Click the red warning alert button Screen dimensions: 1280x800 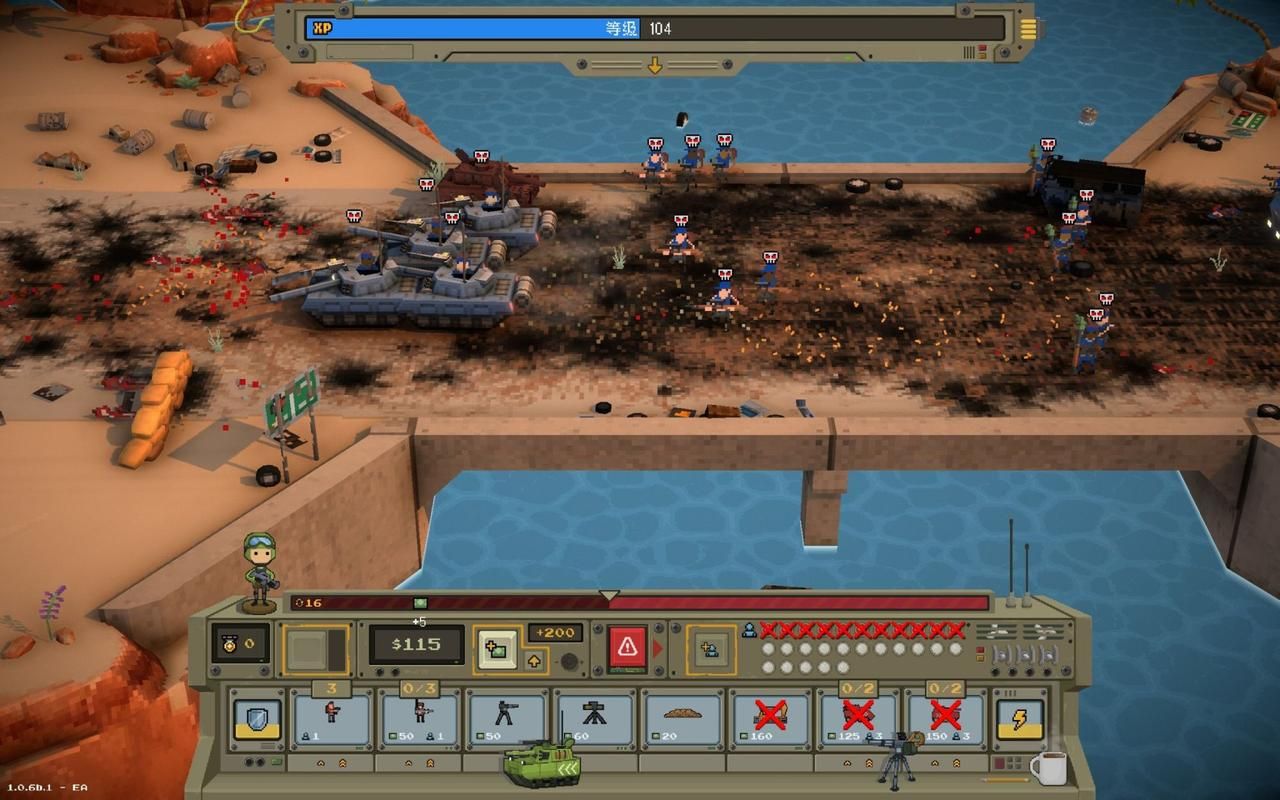[x=628, y=648]
